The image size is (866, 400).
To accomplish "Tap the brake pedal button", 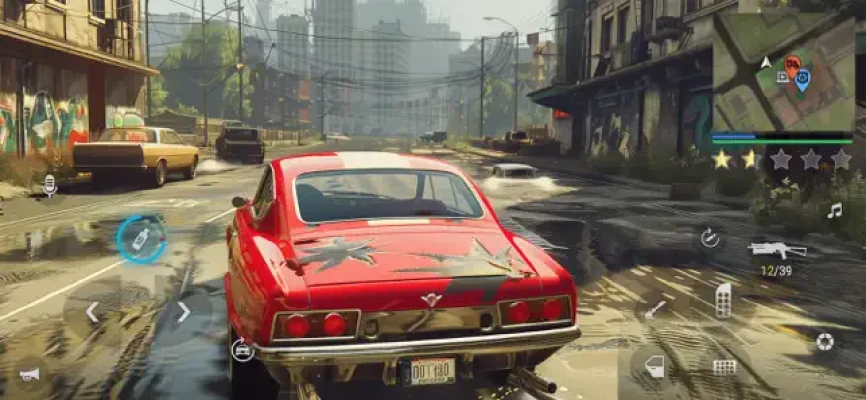I will (724, 367).
